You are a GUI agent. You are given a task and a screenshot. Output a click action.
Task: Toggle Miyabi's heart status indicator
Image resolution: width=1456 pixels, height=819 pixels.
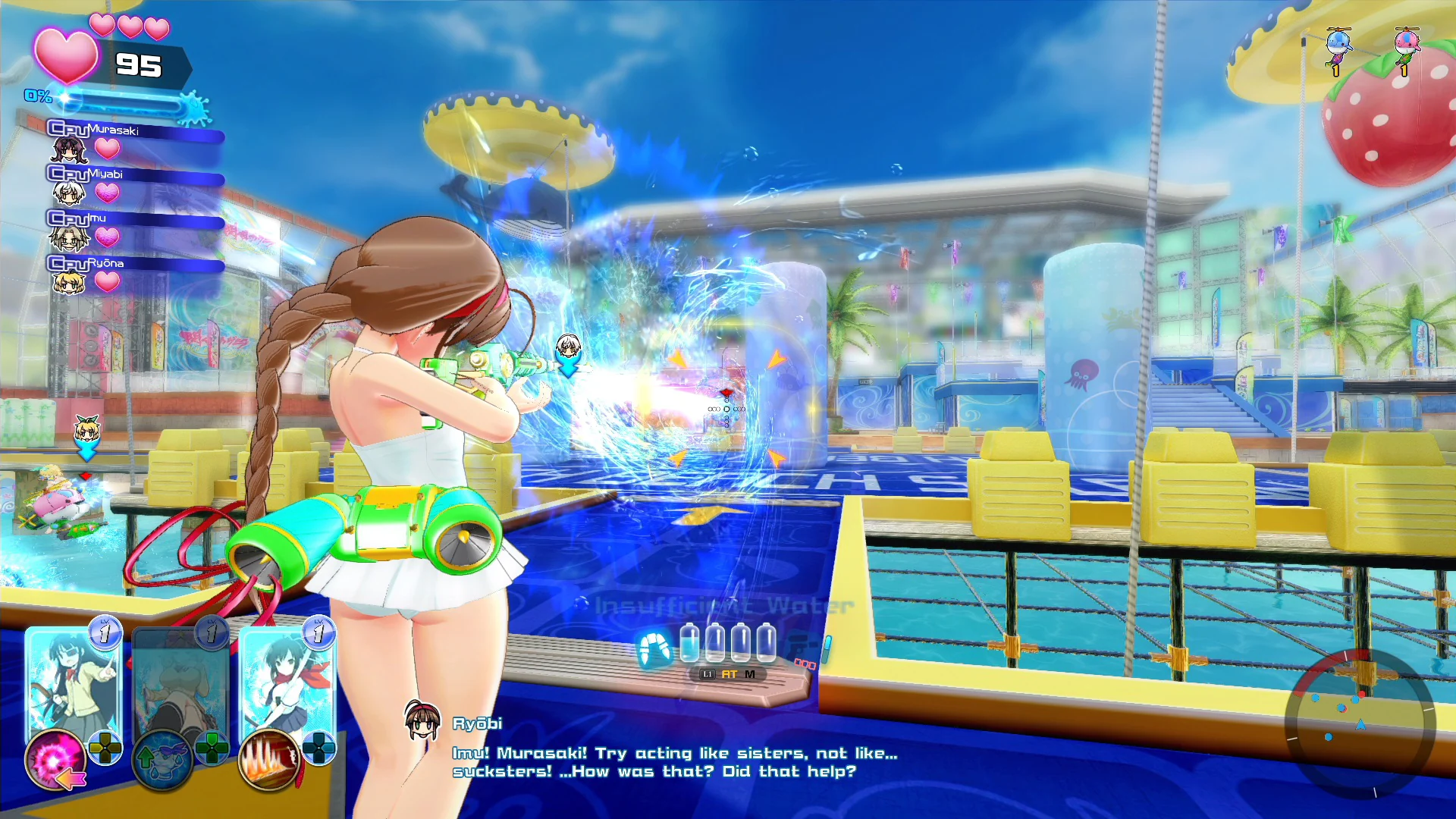pyautogui.click(x=108, y=193)
